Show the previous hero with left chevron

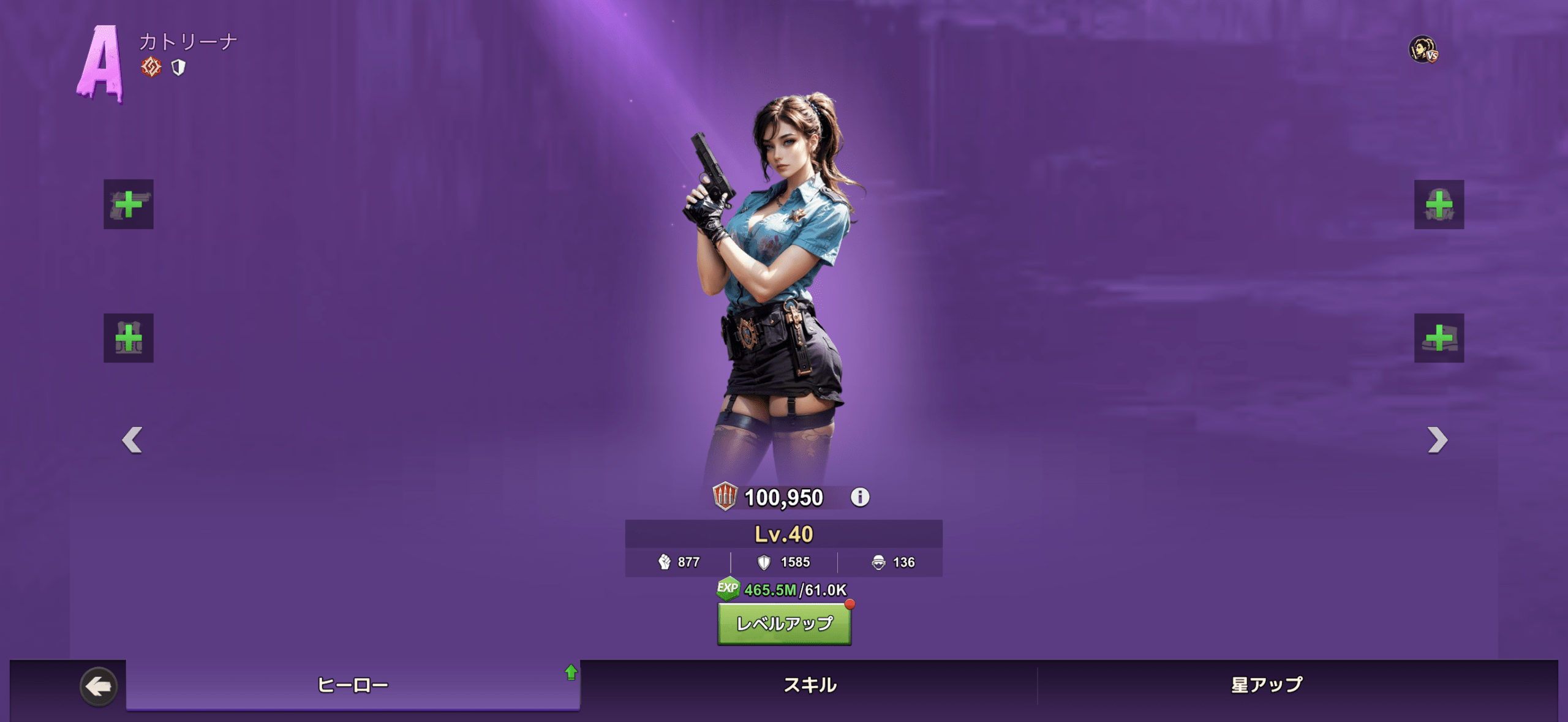tap(132, 440)
